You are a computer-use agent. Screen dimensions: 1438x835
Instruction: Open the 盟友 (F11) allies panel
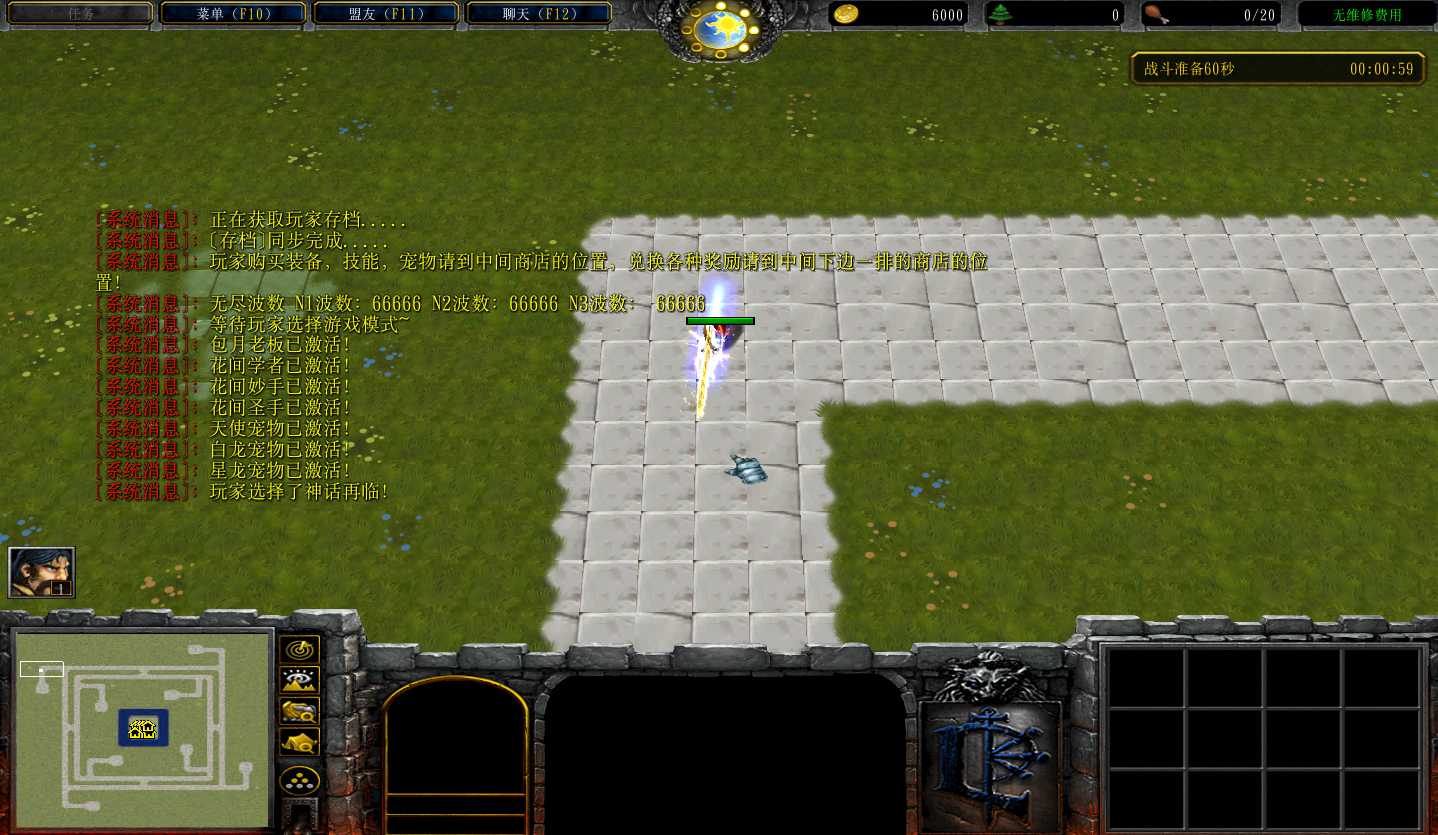[385, 12]
